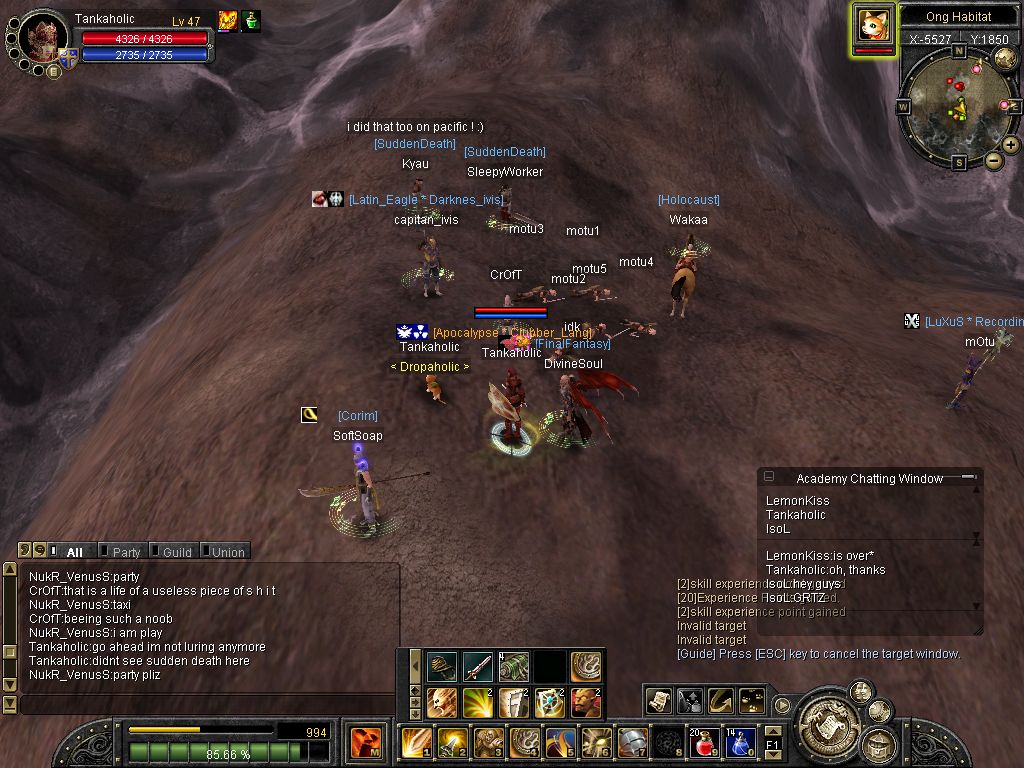
Task: Click the Tankaholic character portrait
Action: pyautogui.click(x=43, y=38)
